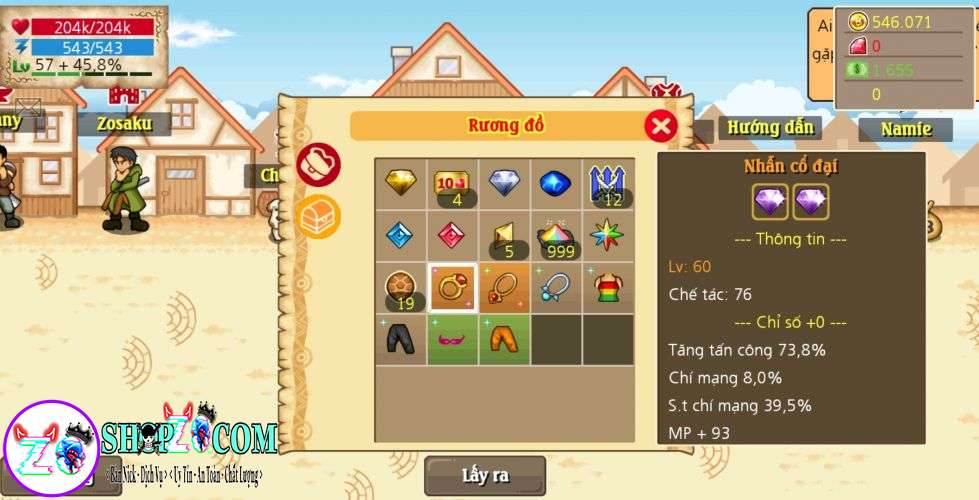979x500 pixels.
Task: Click the Lấy ra button
Action: click(x=485, y=475)
